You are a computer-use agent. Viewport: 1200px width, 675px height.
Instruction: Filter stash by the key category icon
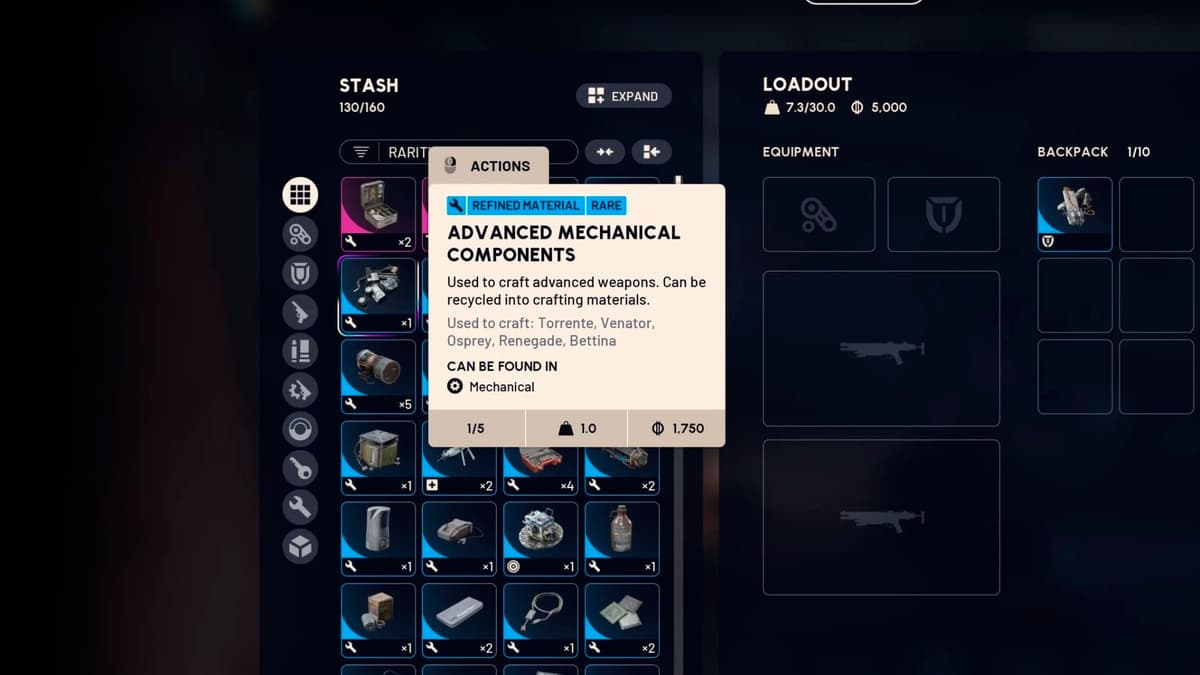(x=300, y=468)
